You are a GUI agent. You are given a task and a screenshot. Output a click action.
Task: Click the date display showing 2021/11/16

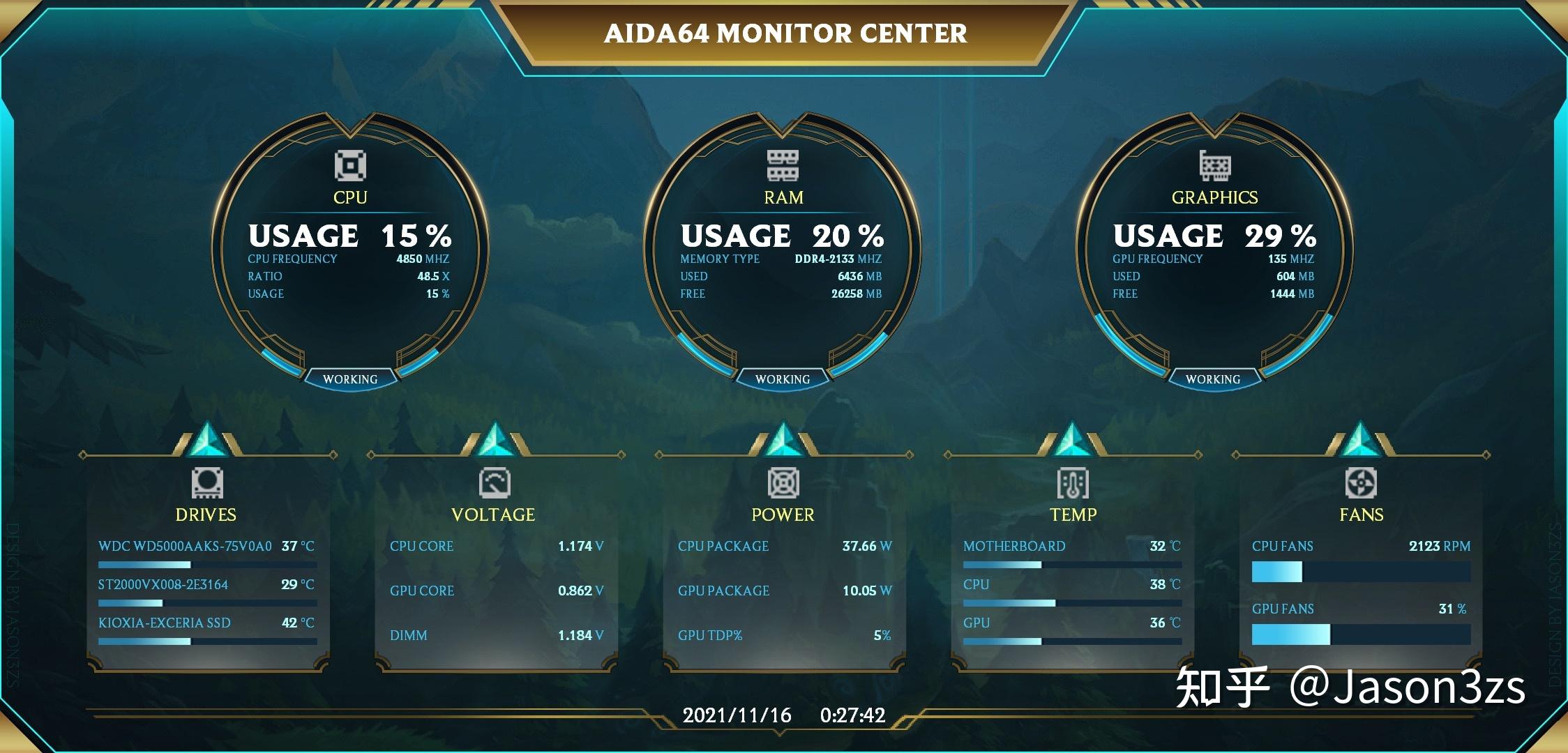[x=736, y=715]
